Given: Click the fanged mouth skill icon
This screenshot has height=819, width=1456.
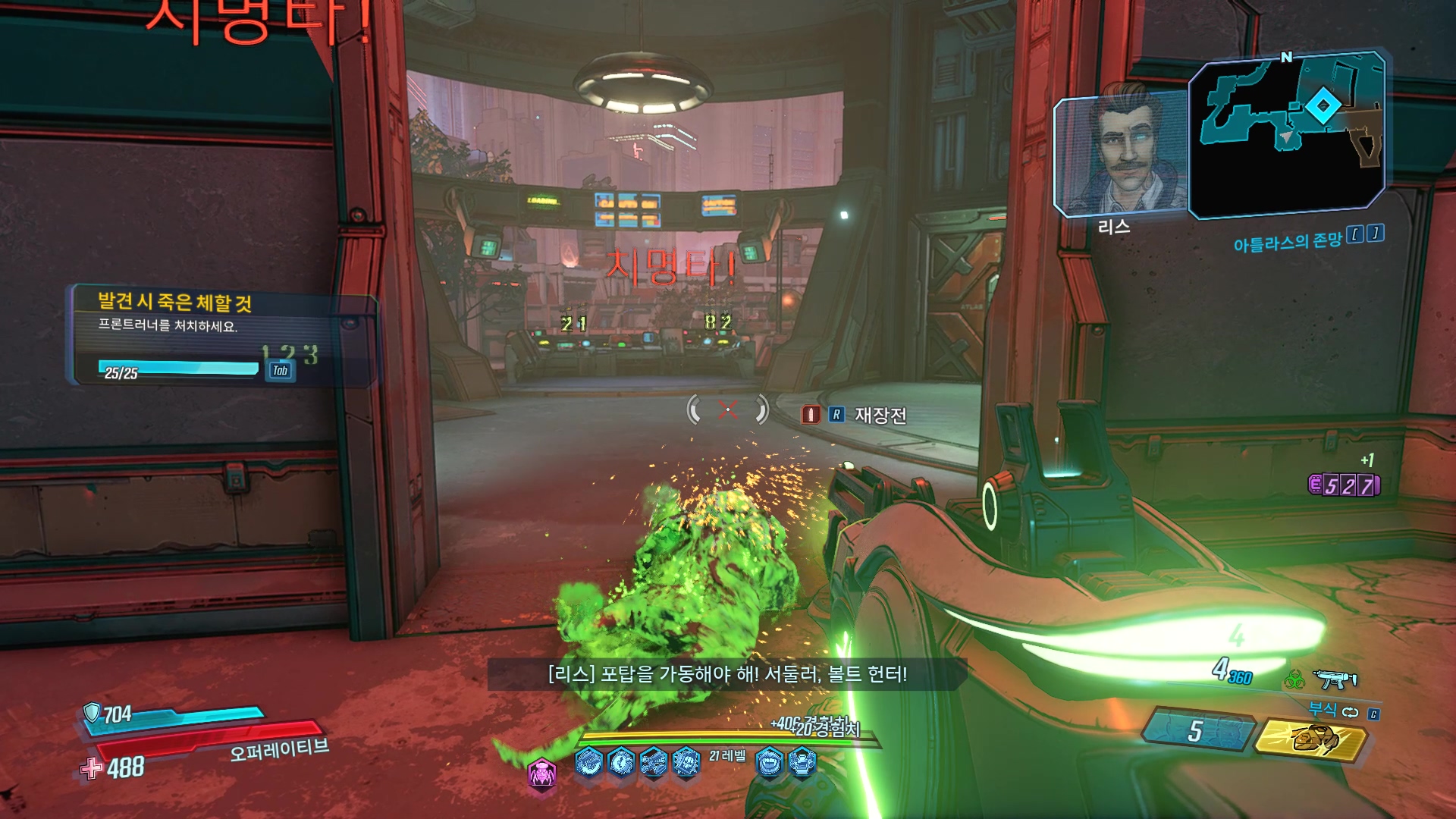Looking at the screenshot, I should pyautogui.click(x=770, y=761).
